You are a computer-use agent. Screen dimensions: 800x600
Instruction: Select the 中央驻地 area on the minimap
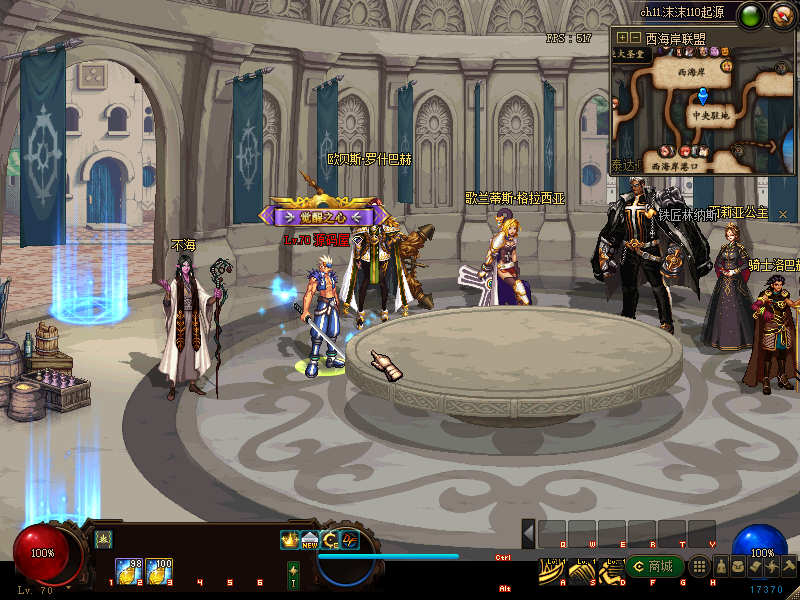click(x=712, y=115)
